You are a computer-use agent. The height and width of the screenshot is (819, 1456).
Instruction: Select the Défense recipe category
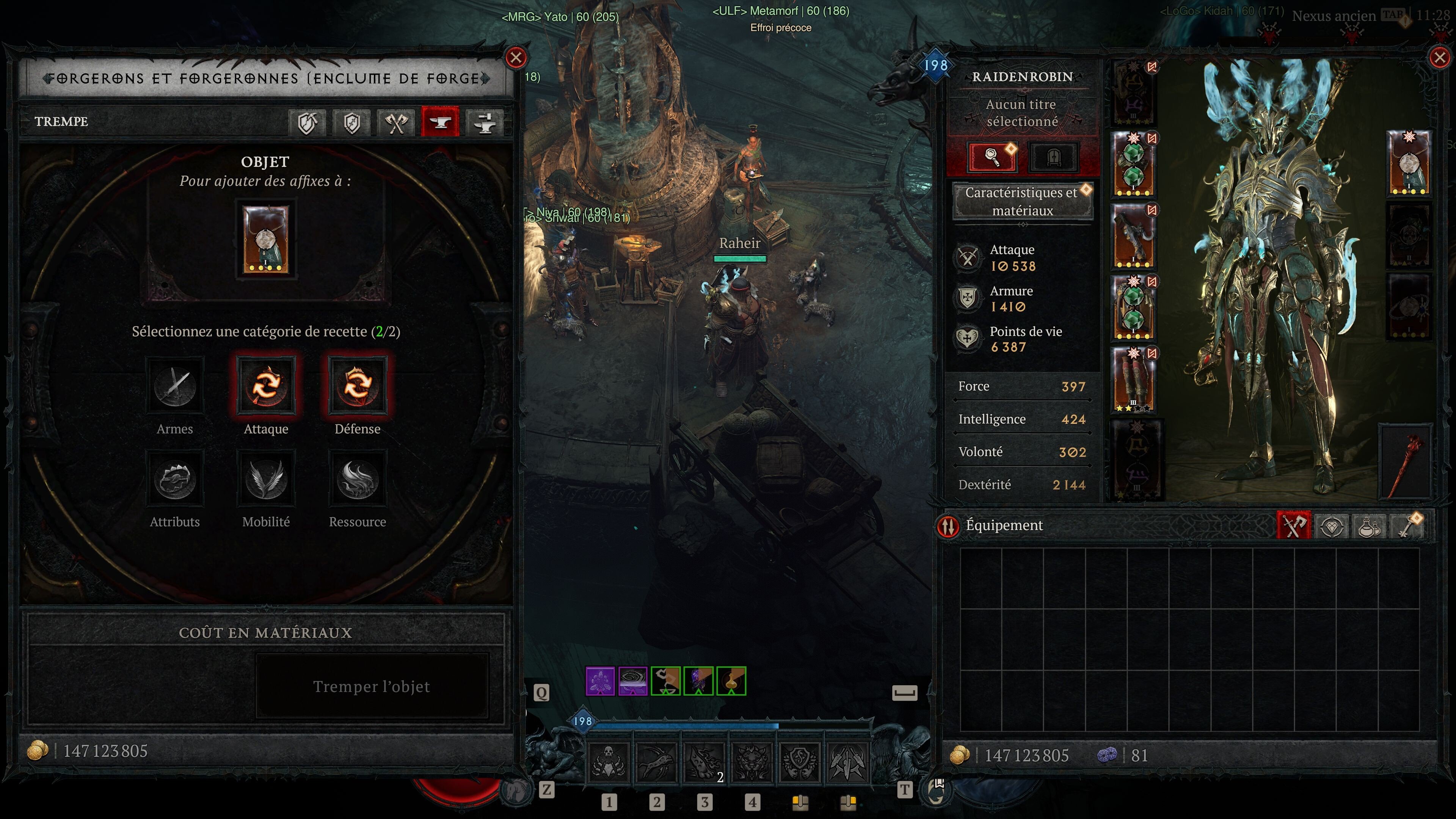tap(357, 386)
